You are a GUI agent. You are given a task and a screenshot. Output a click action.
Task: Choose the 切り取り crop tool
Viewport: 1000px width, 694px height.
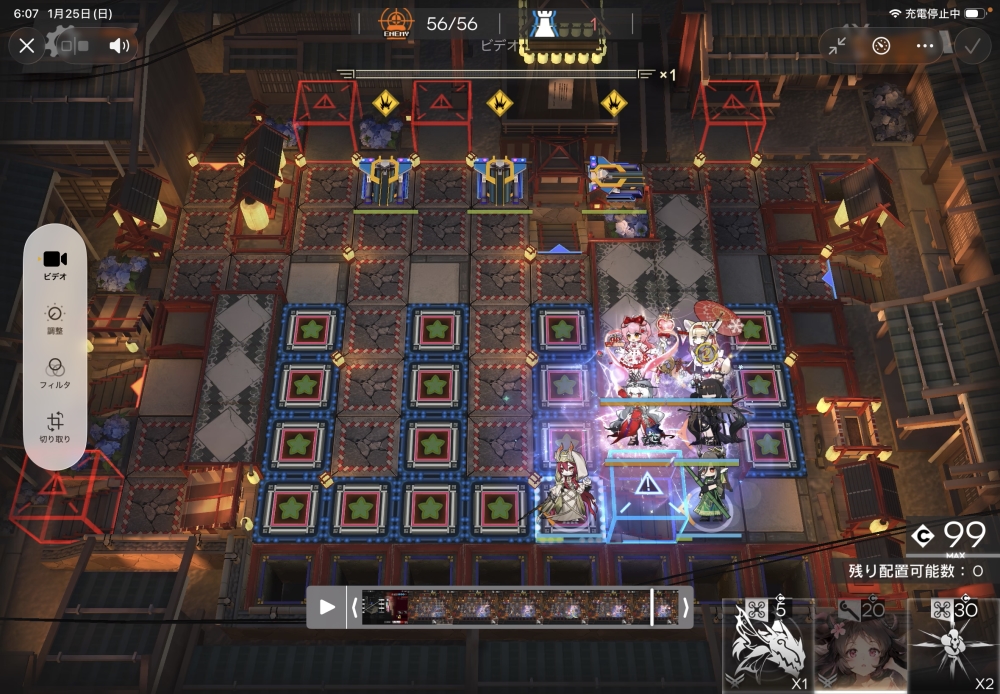55,427
